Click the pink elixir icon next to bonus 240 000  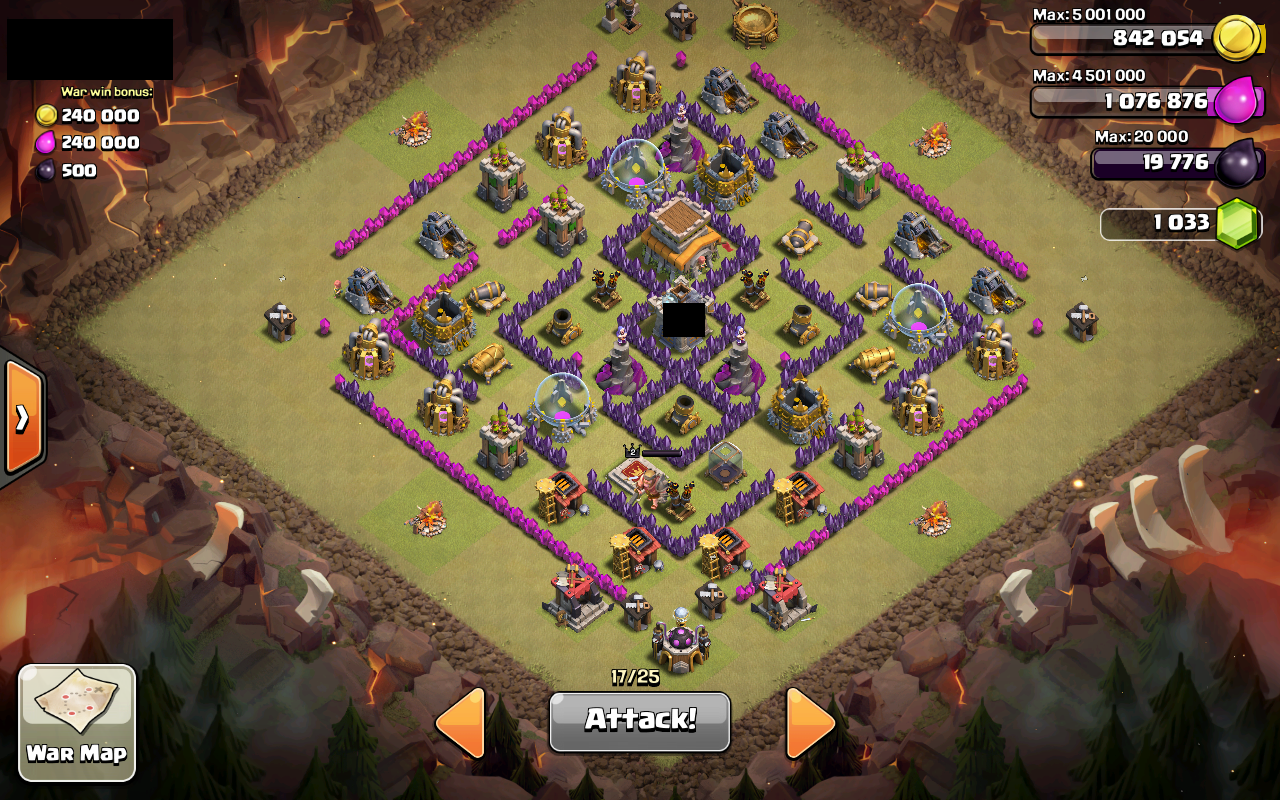point(44,142)
